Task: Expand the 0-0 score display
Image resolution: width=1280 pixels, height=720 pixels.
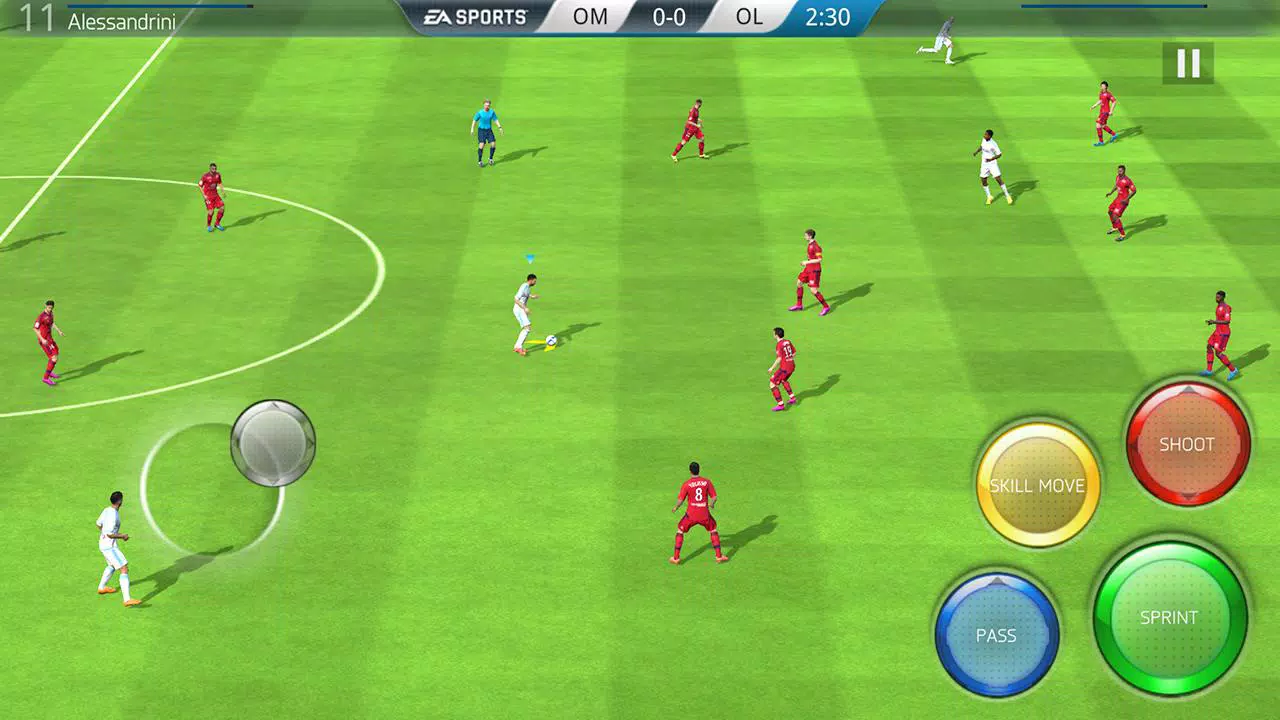Action: (x=668, y=17)
